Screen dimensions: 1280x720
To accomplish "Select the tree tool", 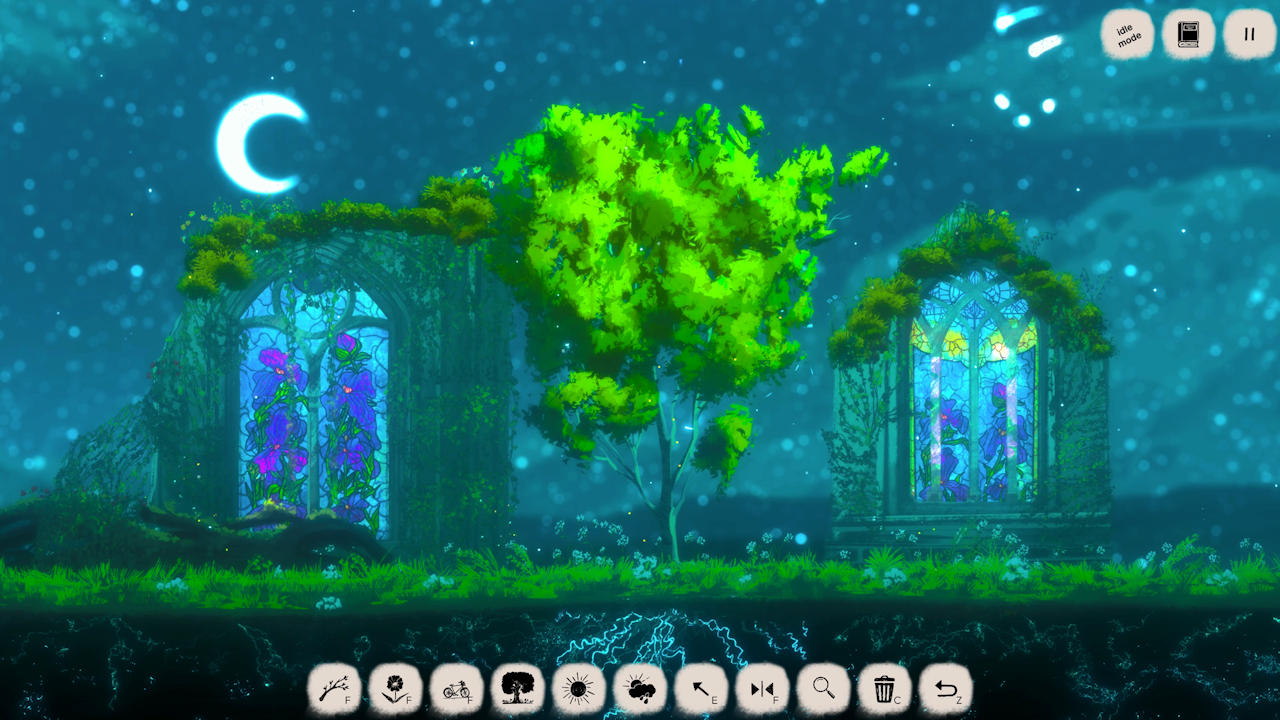I will point(517,689).
